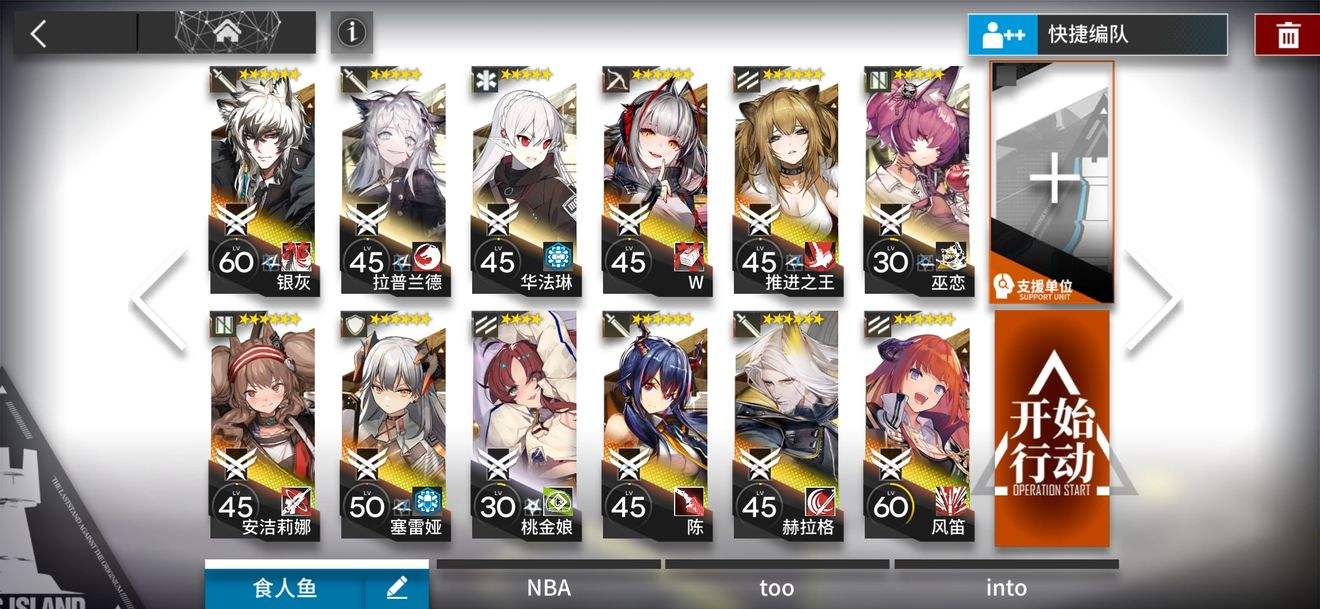The width and height of the screenshot is (1320, 609).
Task: Open the info icon
Action: pyautogui.click(x=351, y=33)
